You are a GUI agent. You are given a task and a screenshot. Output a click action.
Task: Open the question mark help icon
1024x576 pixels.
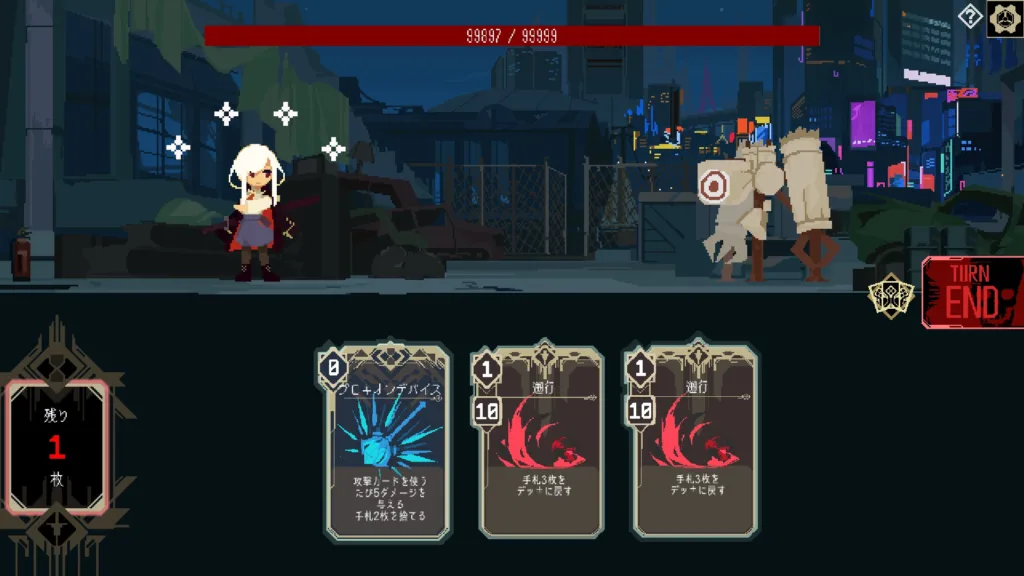tap(970, 16)
